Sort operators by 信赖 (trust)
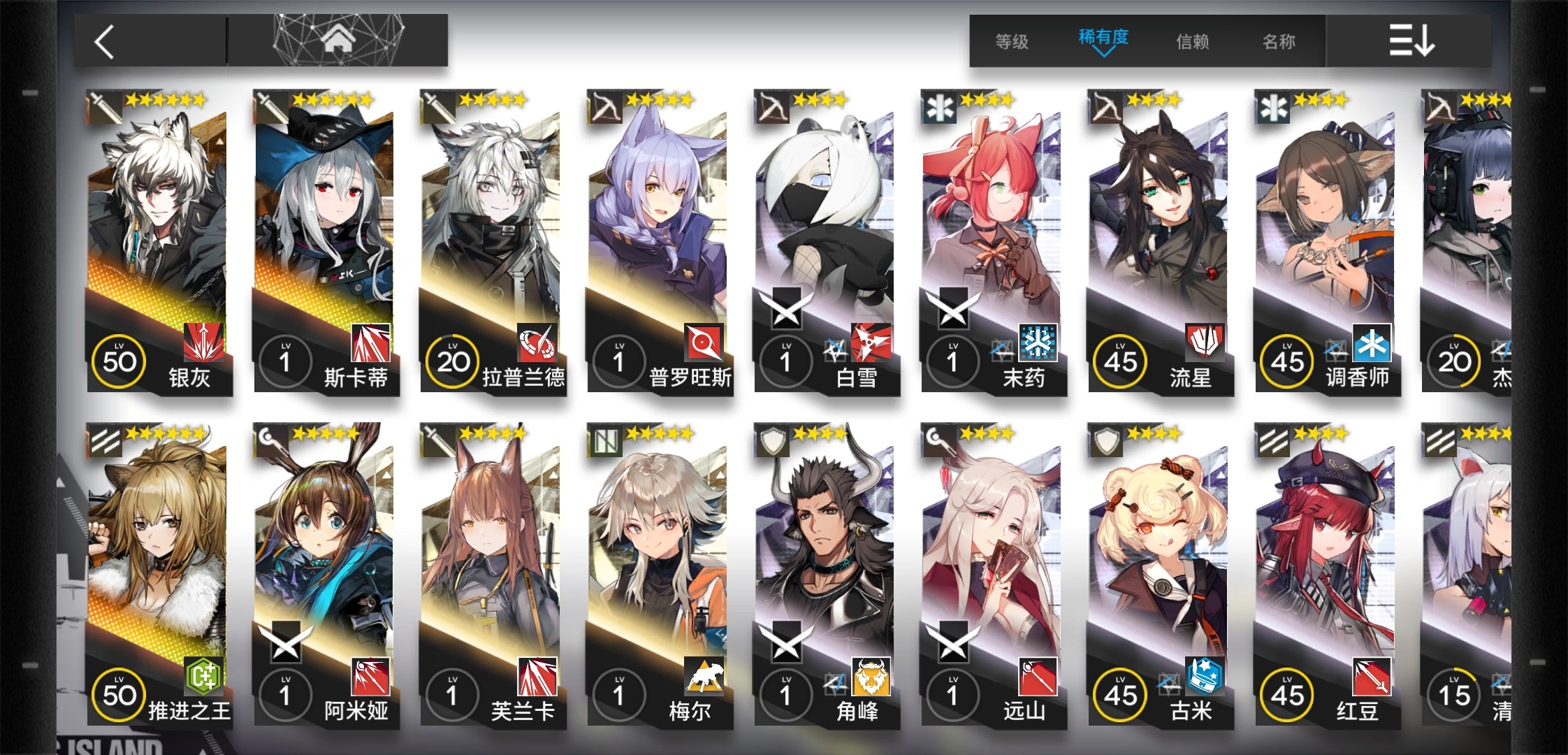The height and width of the screenshot is (755, 1568). (x=1192, y=42)
